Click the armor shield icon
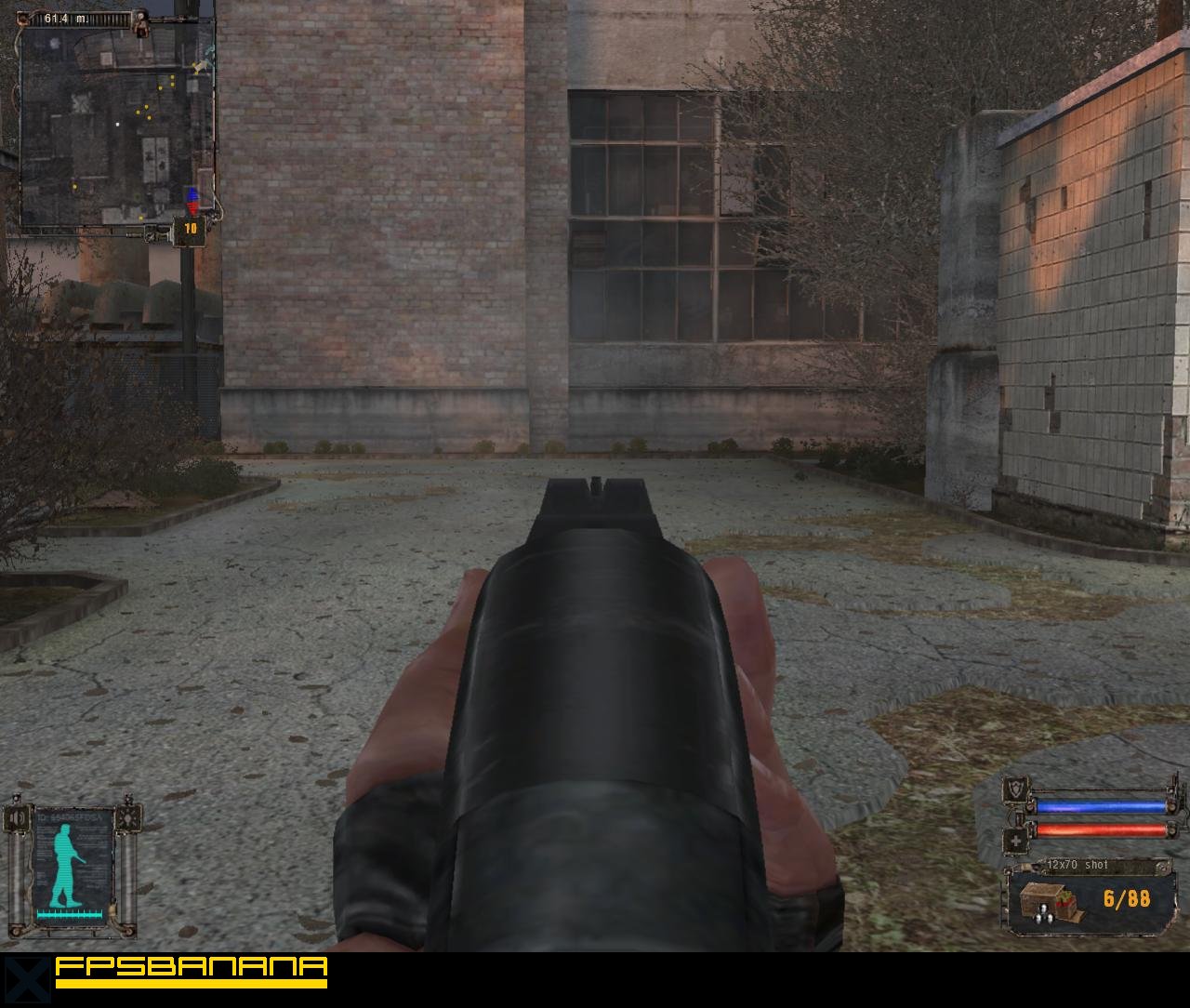 1015,790
